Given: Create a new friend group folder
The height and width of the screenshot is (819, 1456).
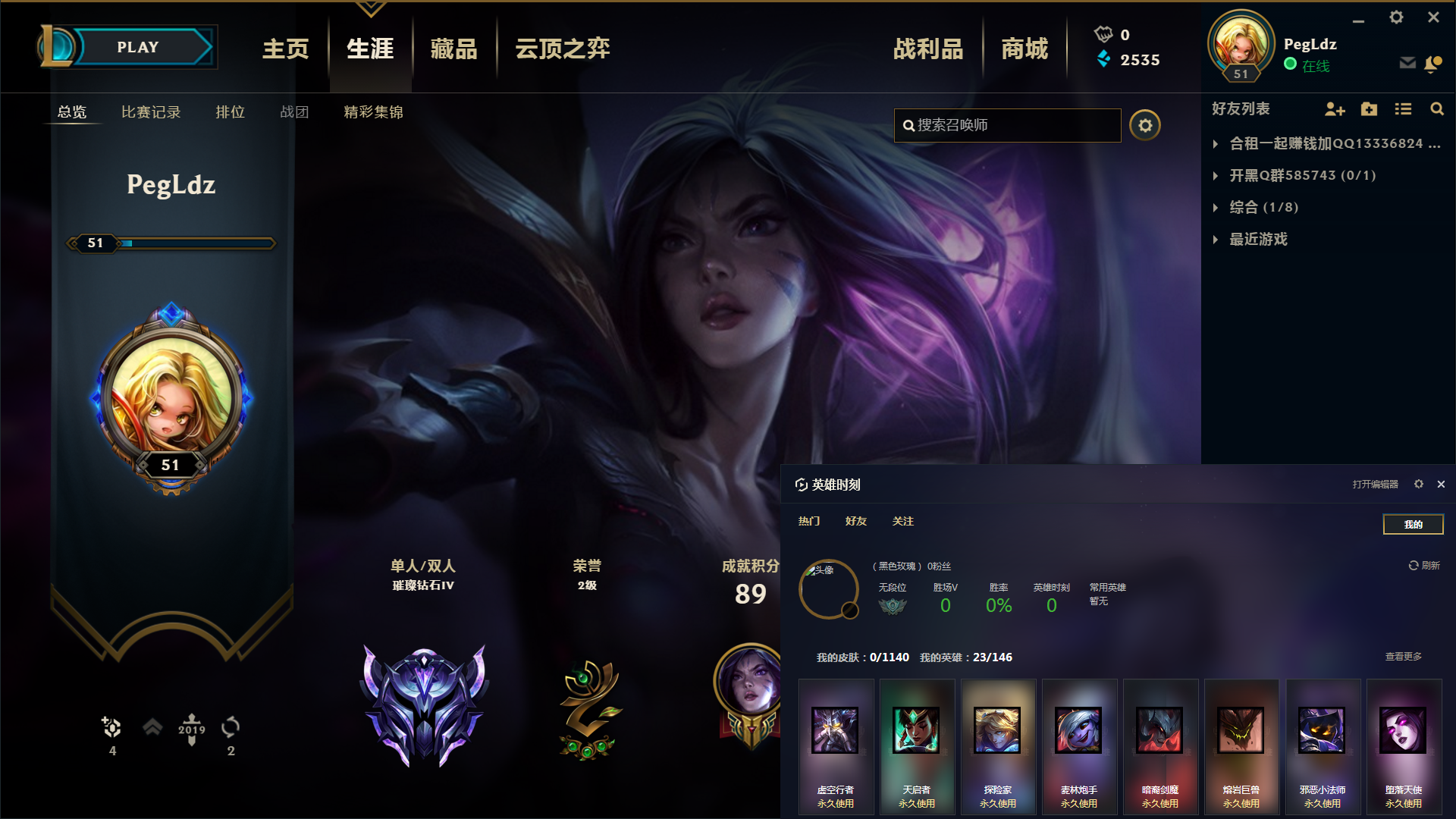Looking at the screenshot, I should point(1369,109).
